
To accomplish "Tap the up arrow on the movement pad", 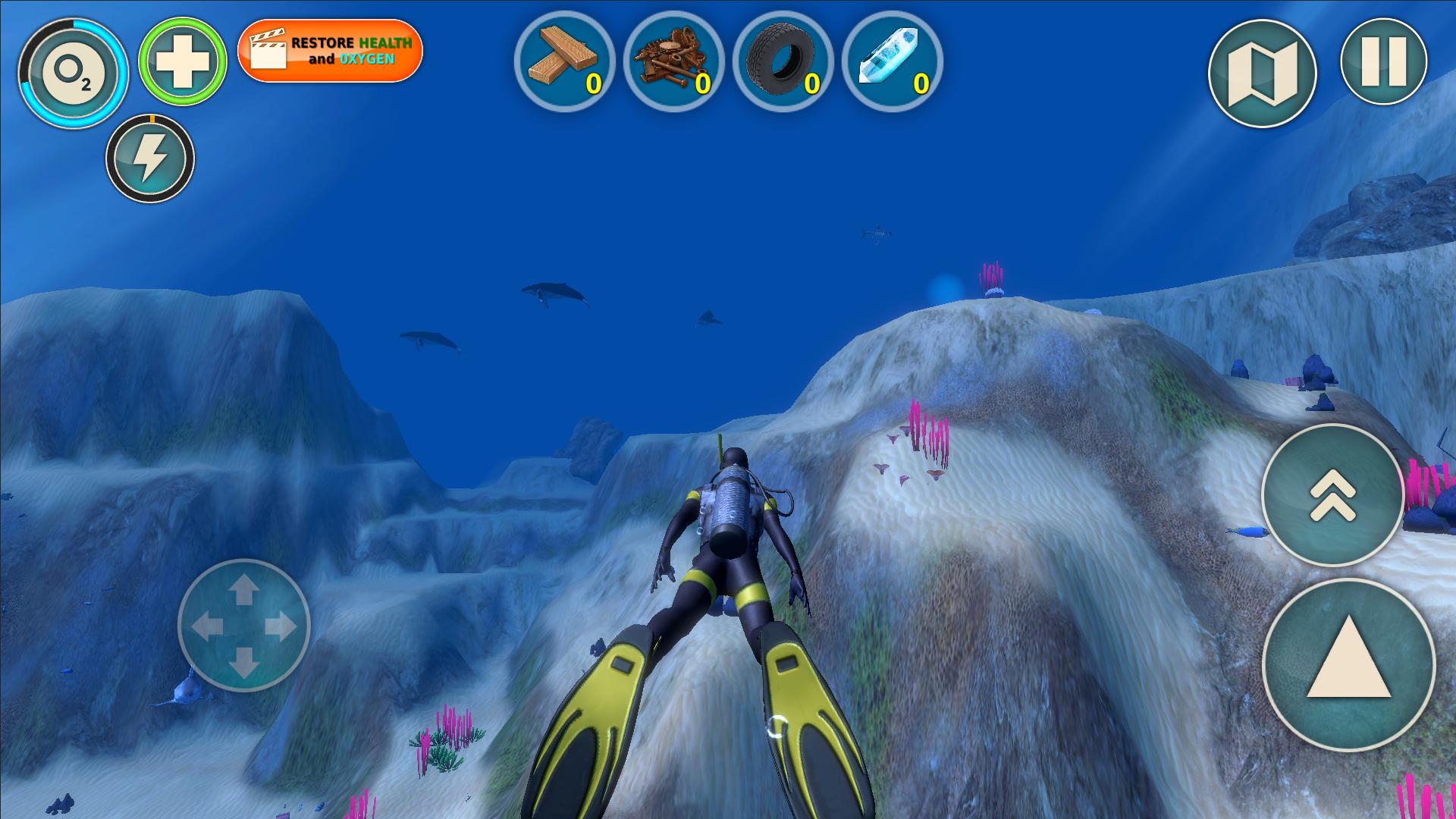I will [x=243, y=588].
